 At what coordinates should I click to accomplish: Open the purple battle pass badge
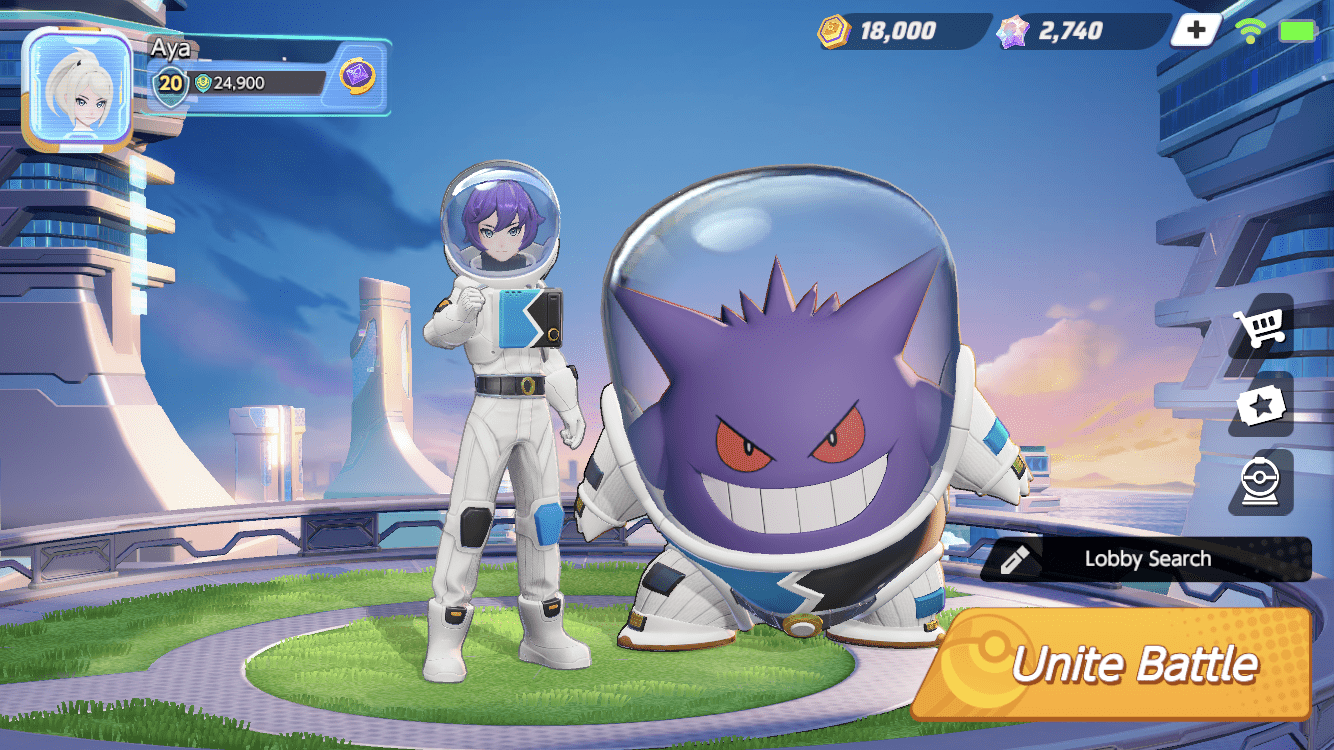[357, 76]
